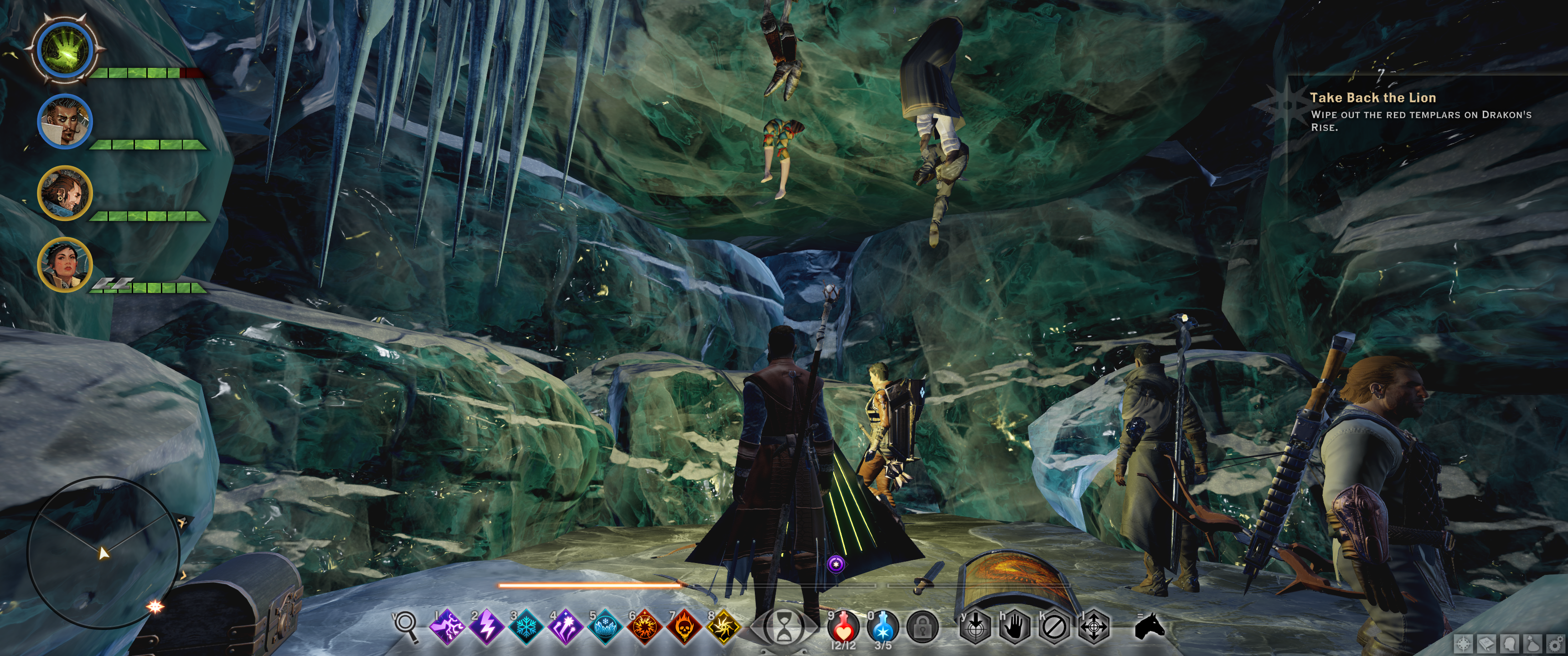Use the lightning bolt spell
1568x656 pixels.
(x=487, y=626)
